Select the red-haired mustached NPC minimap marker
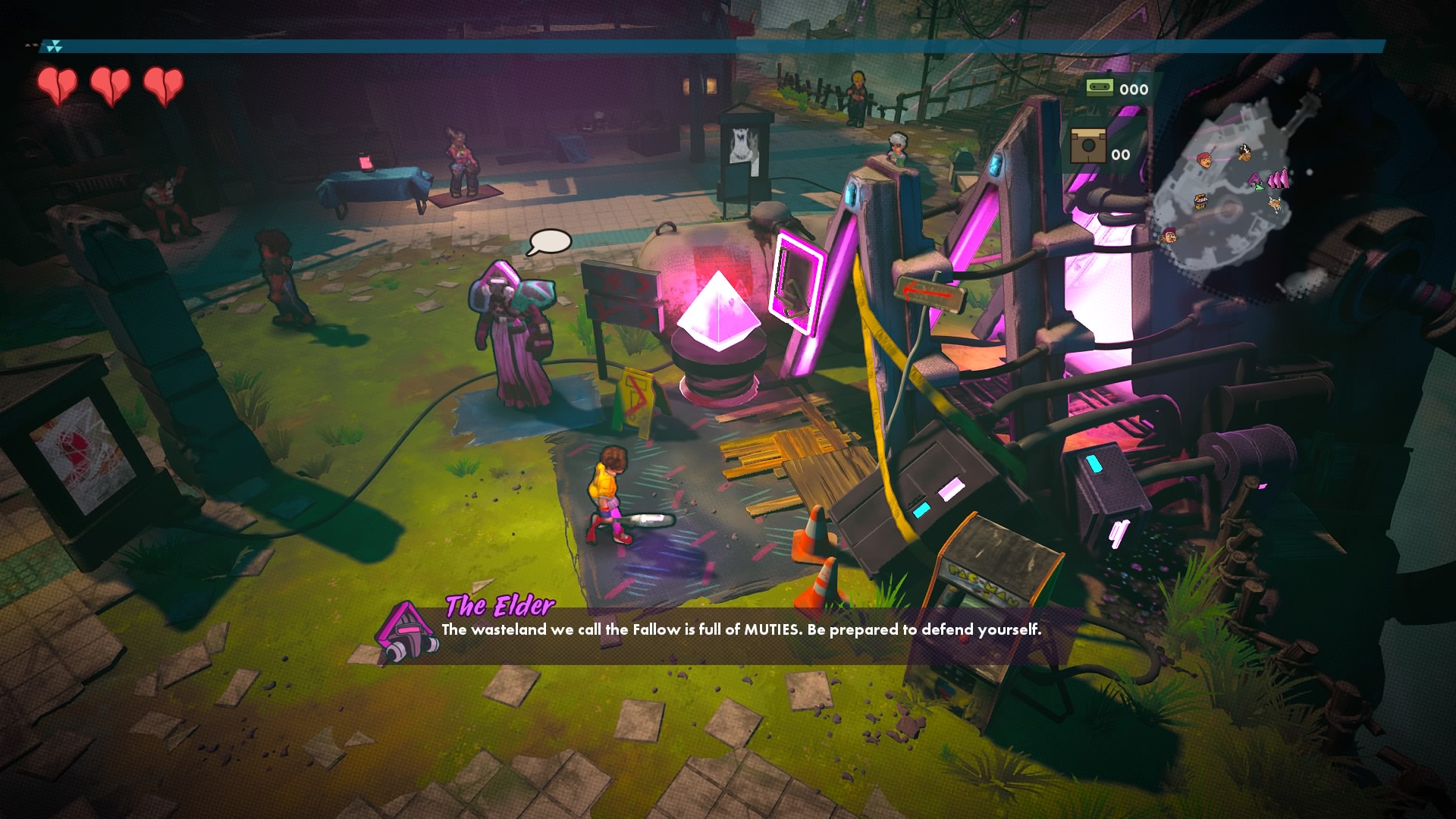This screenshot has width=1456, height=819. [x=1204, y=159]
